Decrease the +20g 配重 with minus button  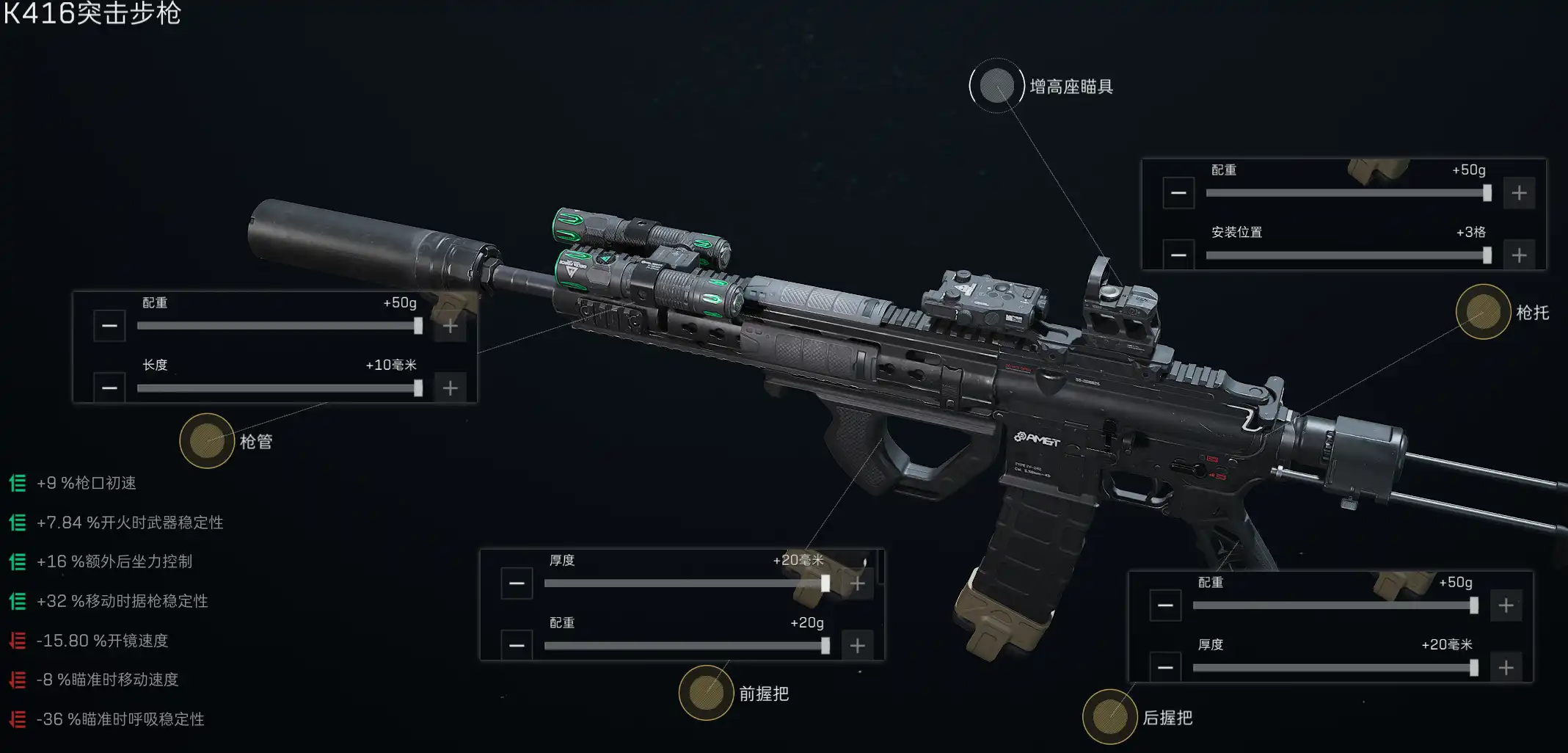click(x=517, y=646)
